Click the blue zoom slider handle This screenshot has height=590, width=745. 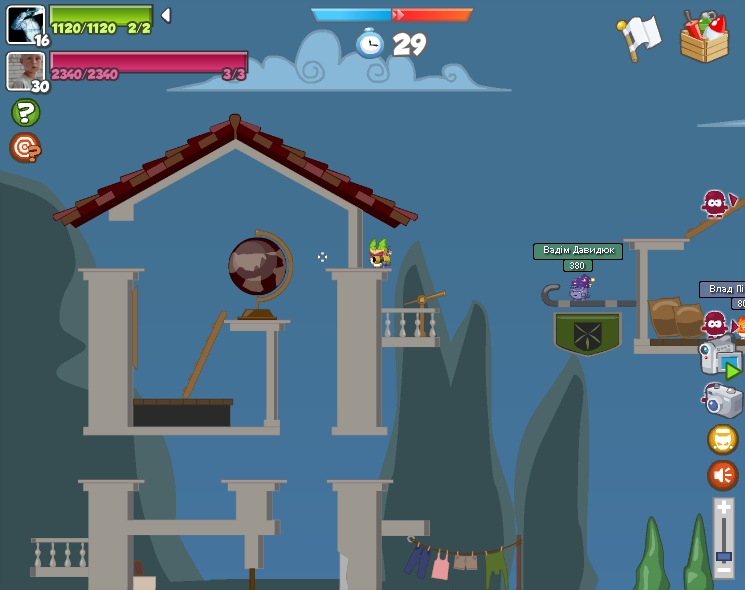[x=723, y=556]
